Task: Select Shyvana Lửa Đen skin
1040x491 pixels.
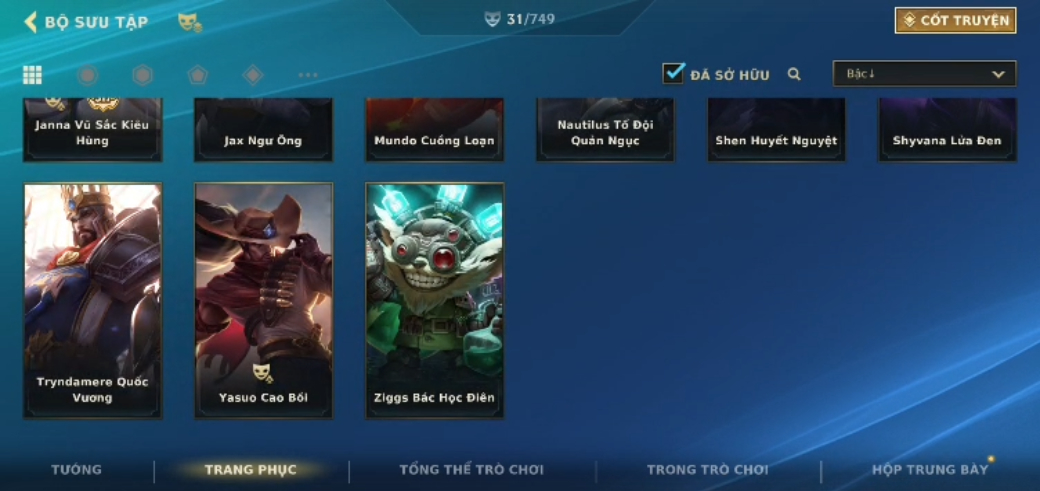Action: 947,130
